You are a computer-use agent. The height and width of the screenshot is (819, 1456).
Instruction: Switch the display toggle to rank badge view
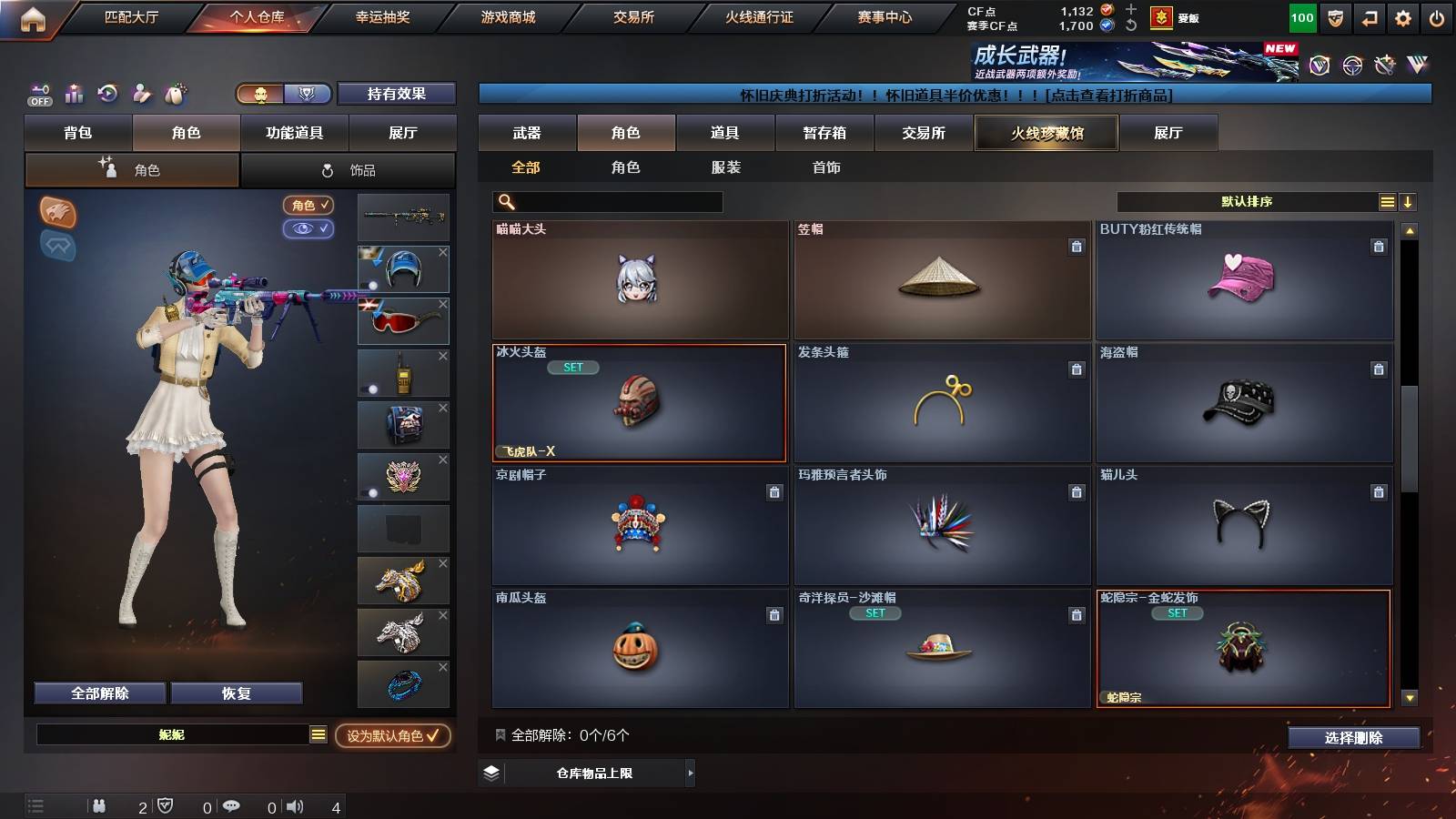(308, 95)
